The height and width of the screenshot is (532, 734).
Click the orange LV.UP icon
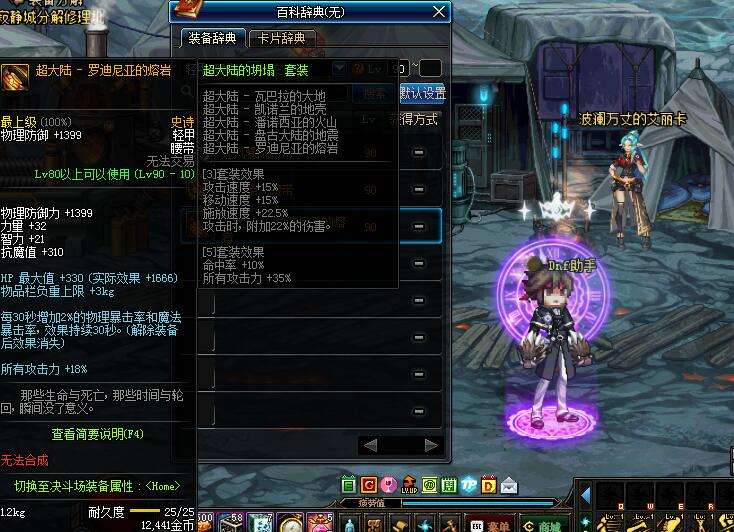tap(408, 486)
